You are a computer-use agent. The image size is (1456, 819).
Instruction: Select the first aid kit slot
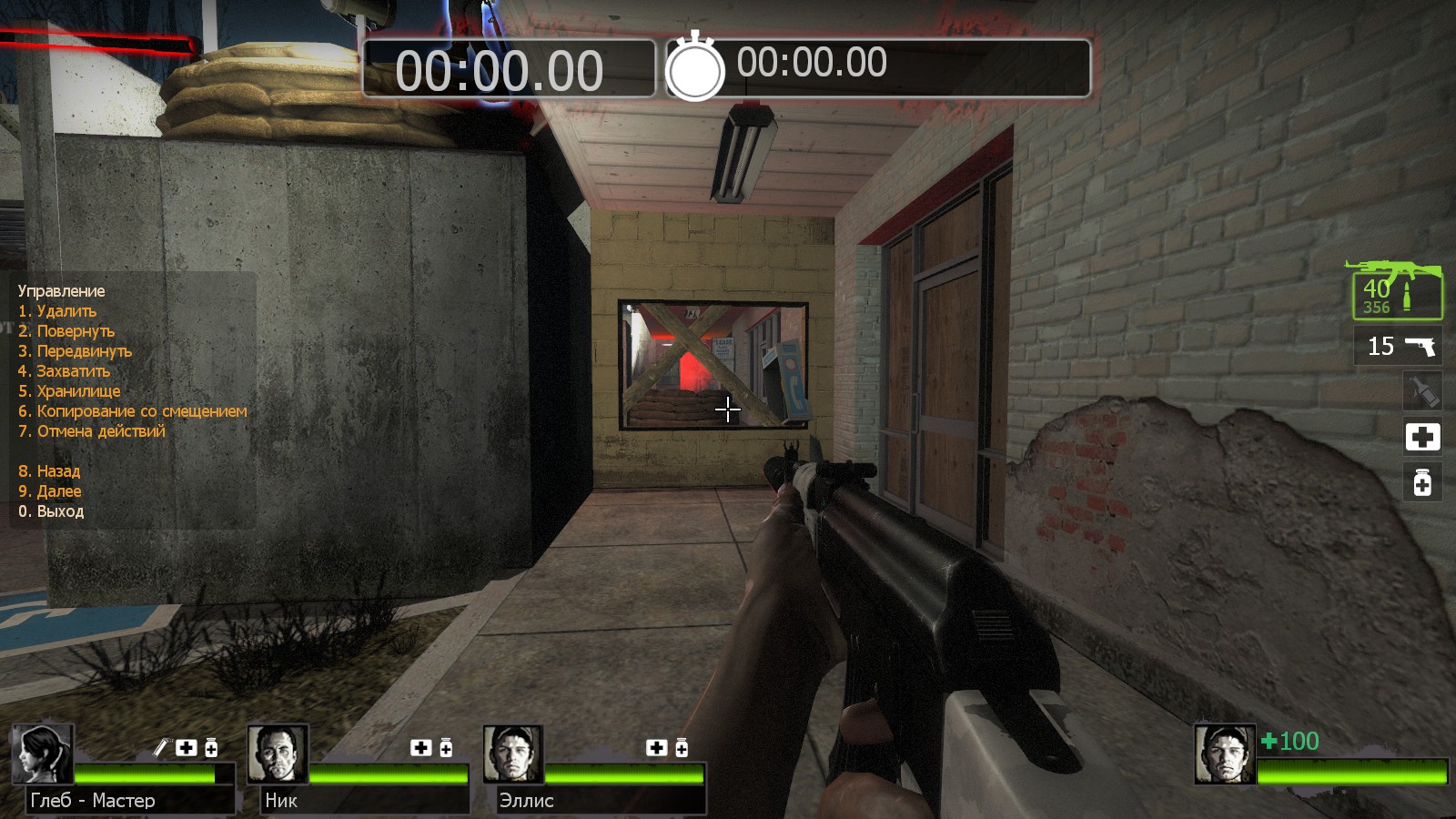[x=1422, y=437]
